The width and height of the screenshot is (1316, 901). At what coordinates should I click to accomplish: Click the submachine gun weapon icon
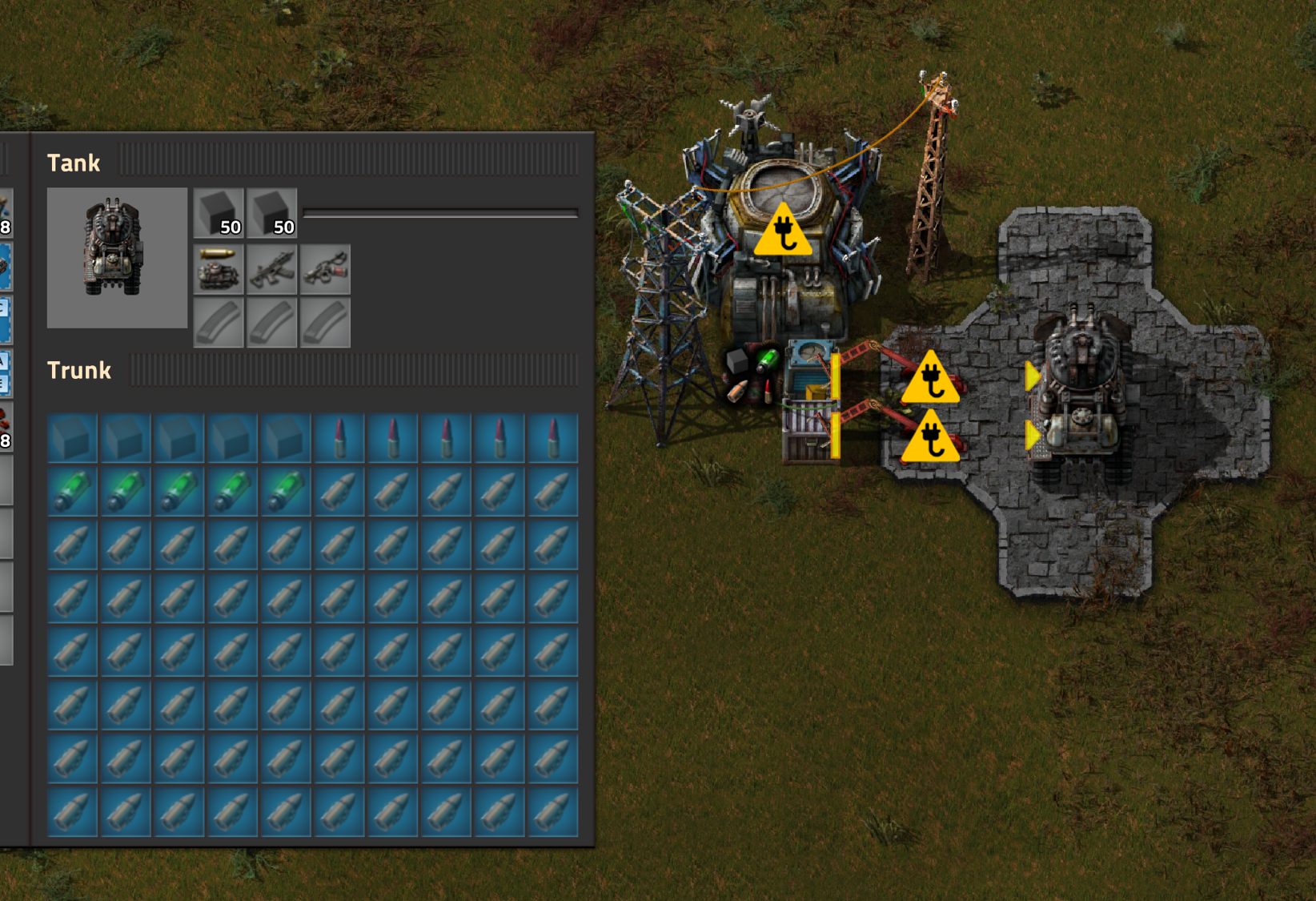[272, 267]
